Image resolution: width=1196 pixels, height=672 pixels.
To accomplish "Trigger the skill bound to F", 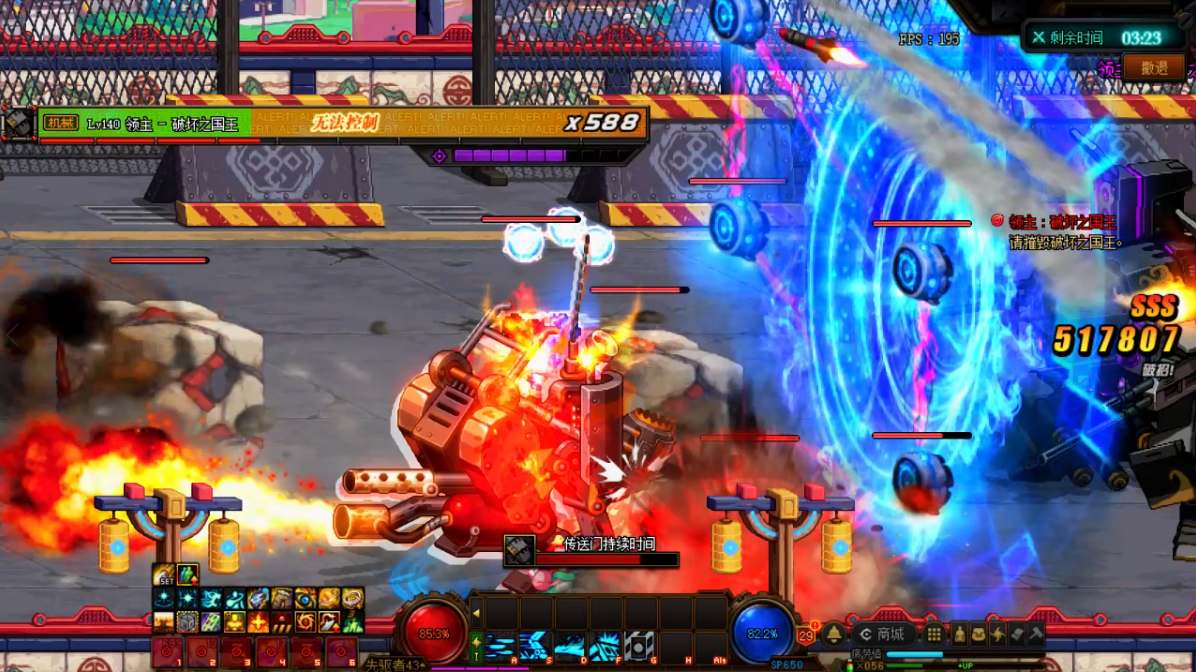I will point(604,646).
